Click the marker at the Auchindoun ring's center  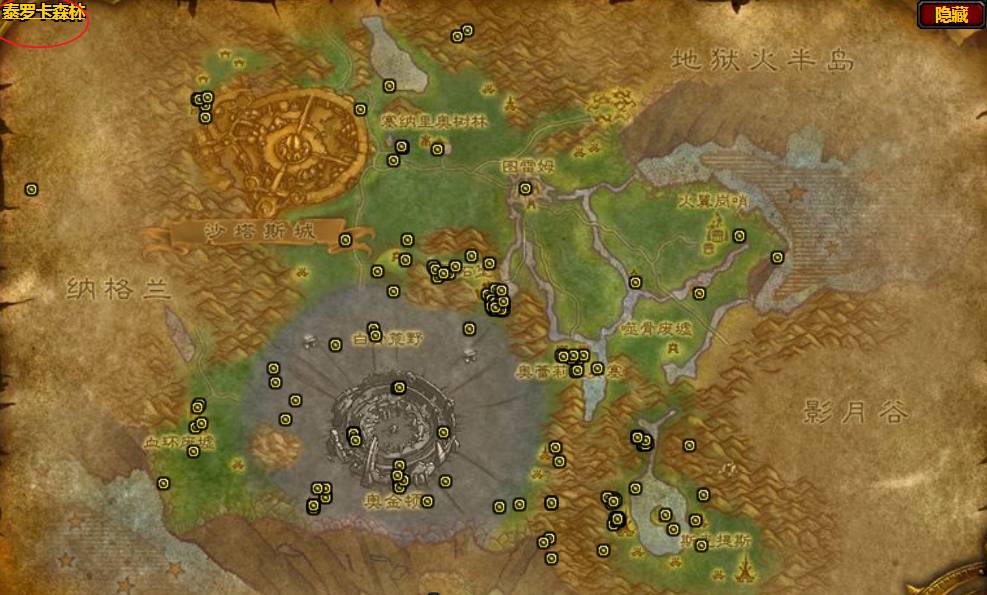[x=399, y=388]
